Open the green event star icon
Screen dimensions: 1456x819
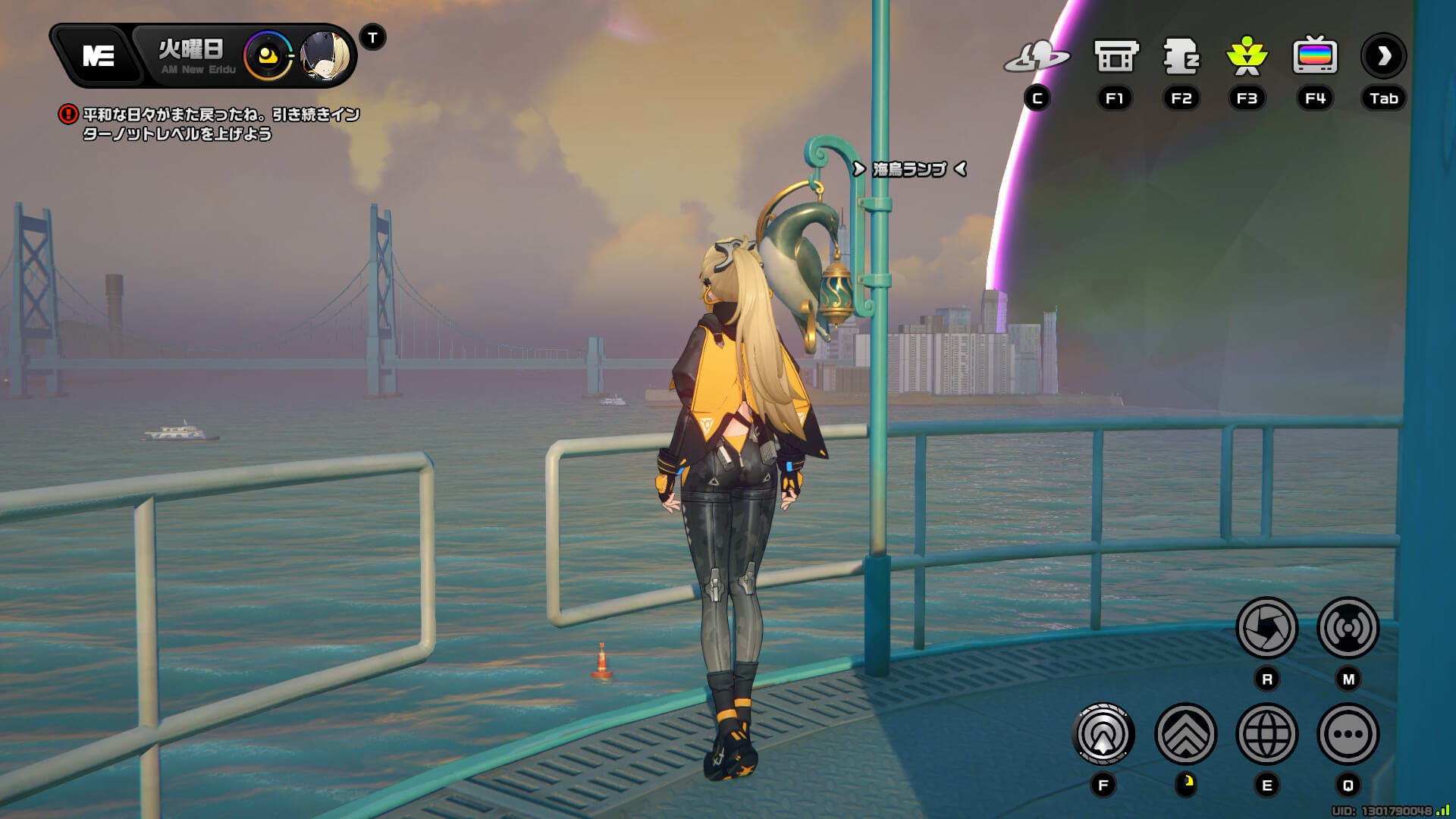(1247, 56)
